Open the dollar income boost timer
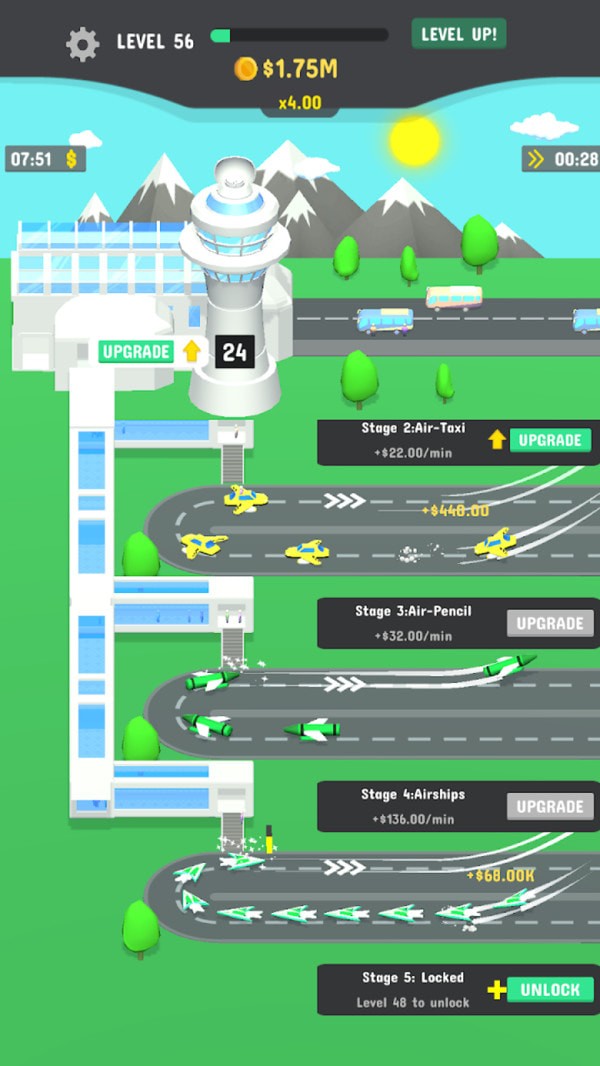The height and width of the screenshot is (1066, 600). 45,159
